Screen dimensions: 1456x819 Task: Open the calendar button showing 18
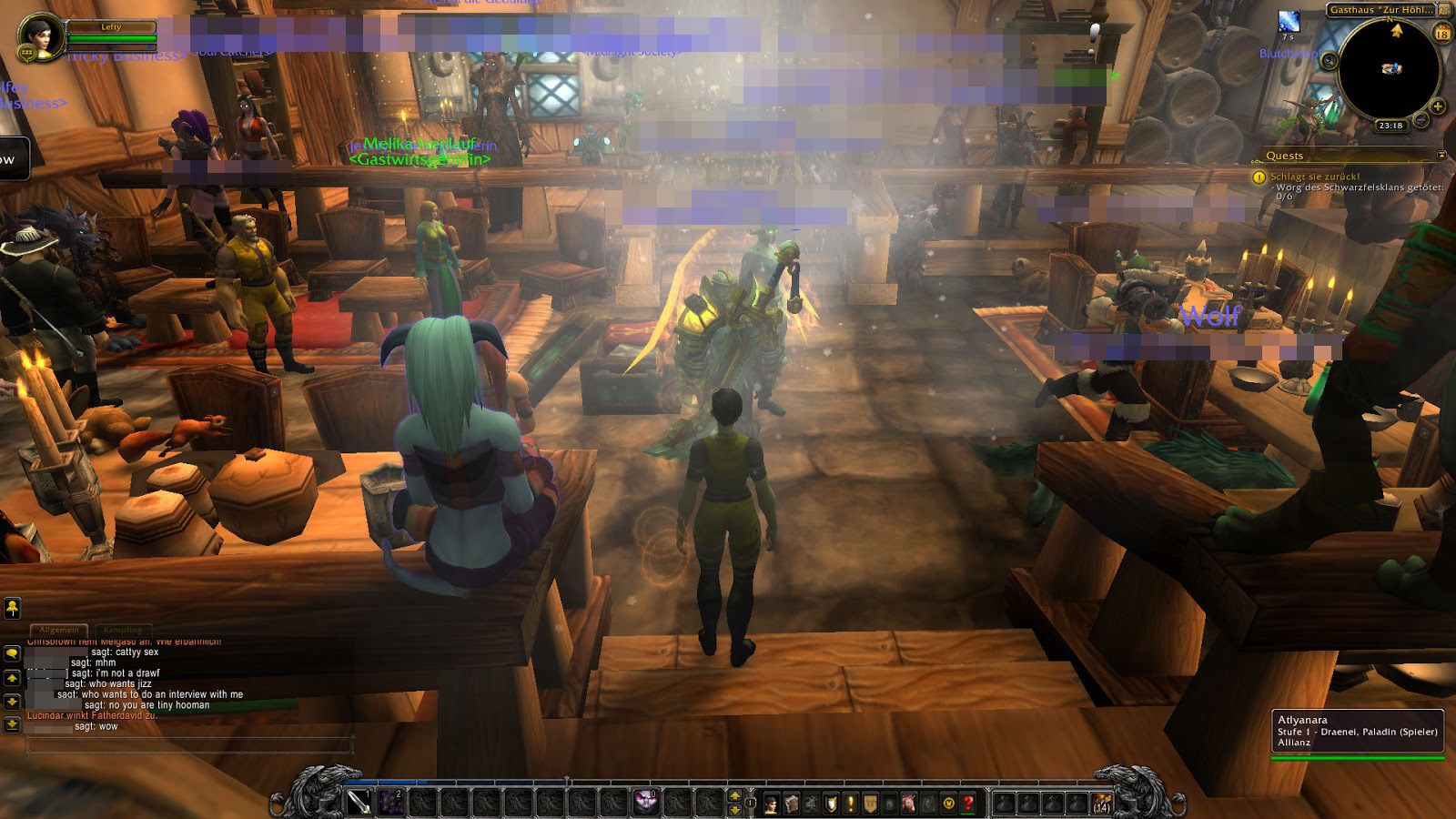tap(1441, 35)
